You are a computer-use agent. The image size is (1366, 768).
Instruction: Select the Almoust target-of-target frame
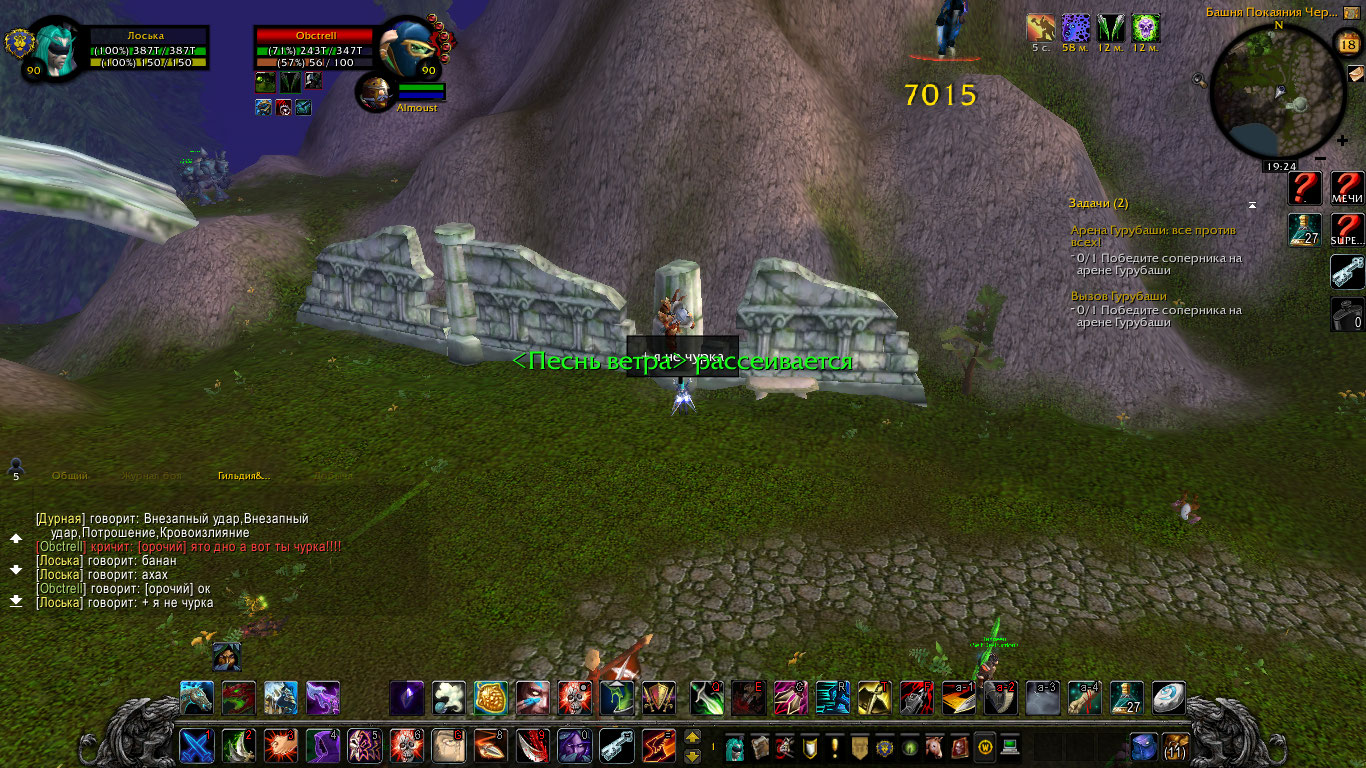376,91
